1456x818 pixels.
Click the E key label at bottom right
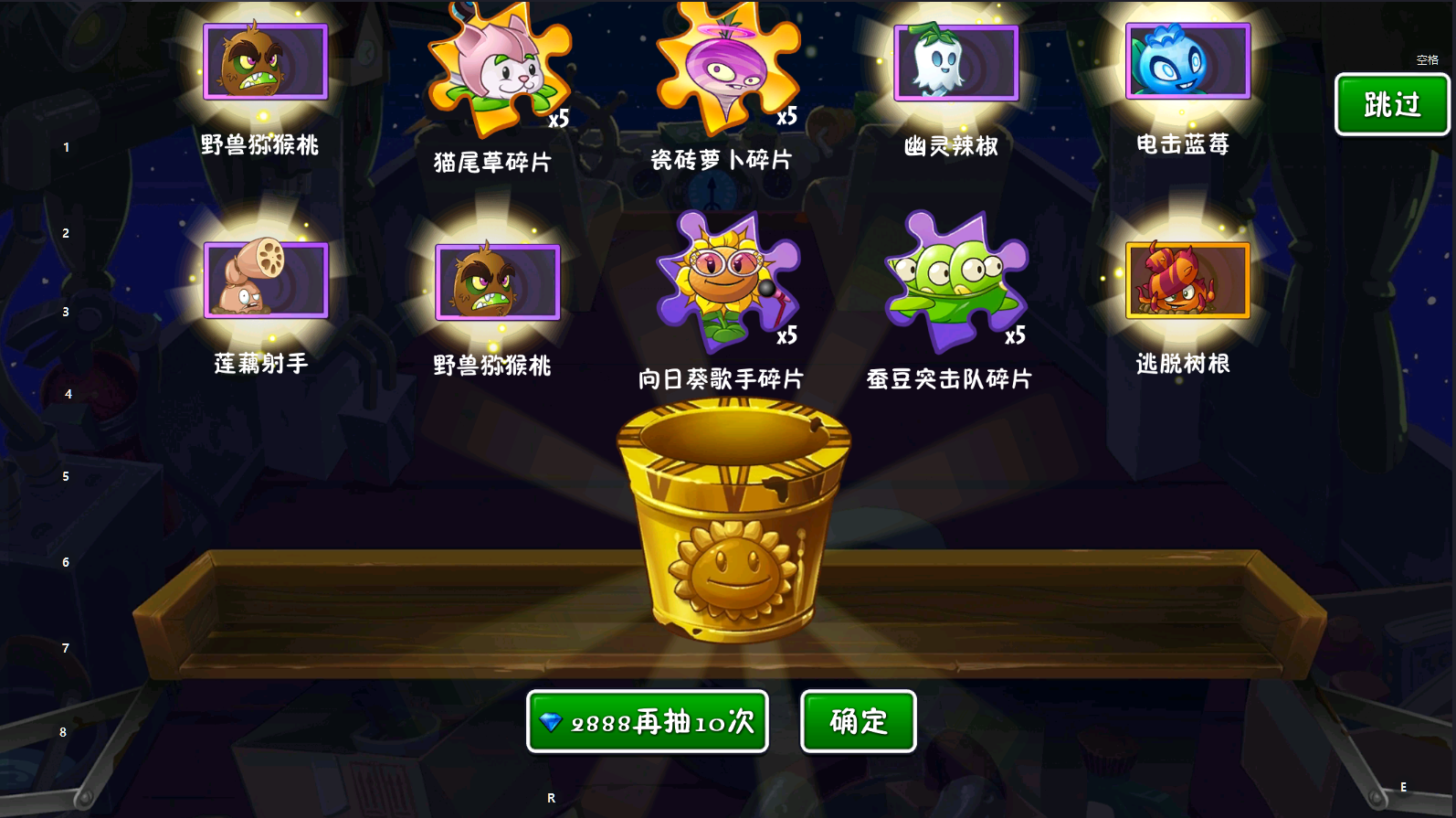coord(1404,784)
